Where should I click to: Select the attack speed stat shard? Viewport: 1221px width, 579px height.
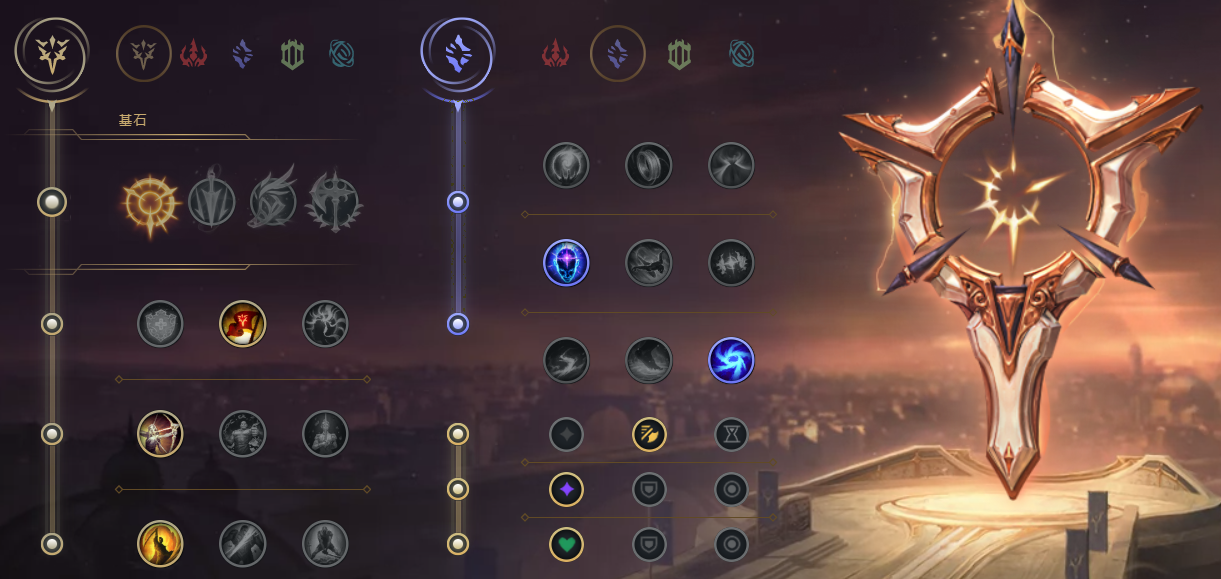(x=648, y=434)
